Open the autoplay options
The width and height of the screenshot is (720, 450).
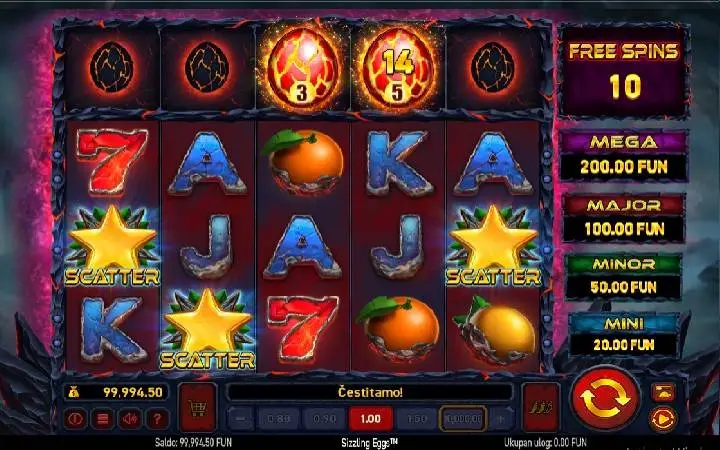click(x=661, y=418)
